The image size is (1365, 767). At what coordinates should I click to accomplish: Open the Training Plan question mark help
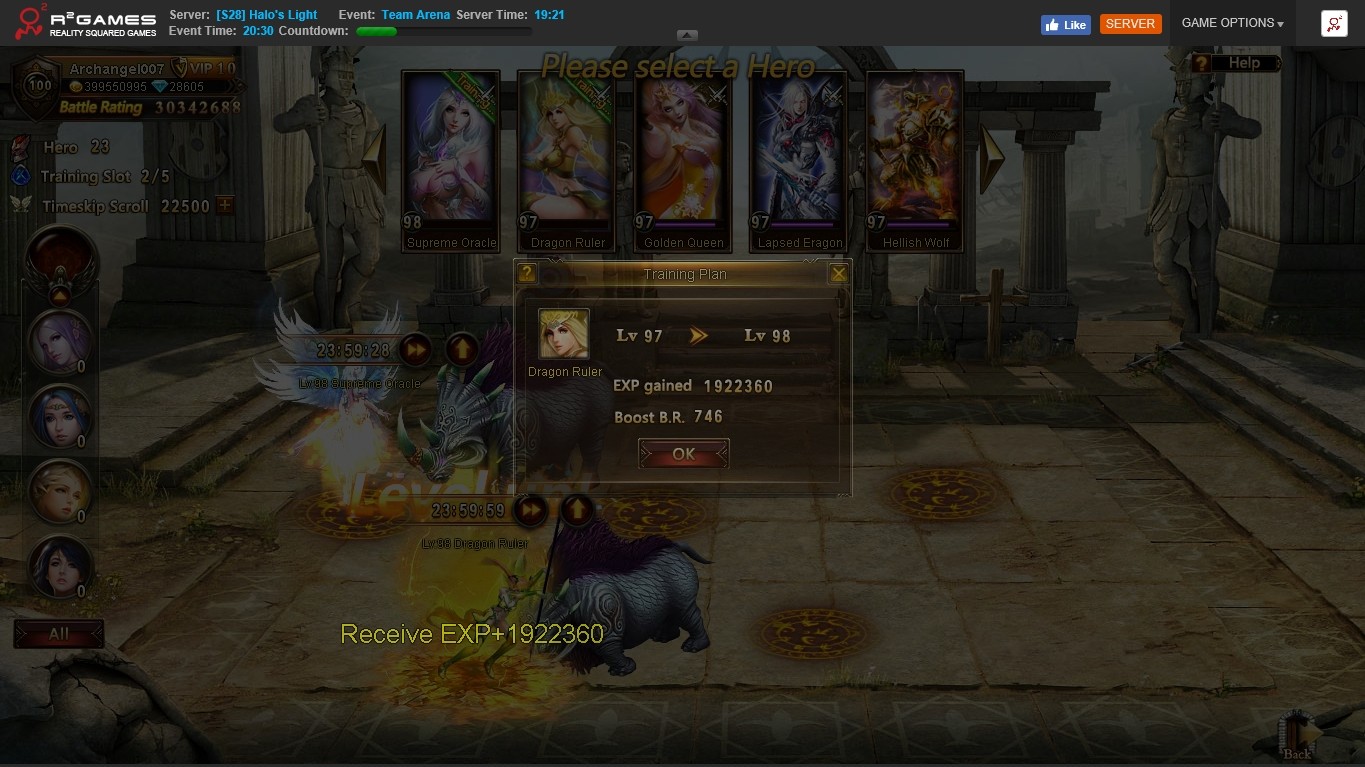(527, 273)
